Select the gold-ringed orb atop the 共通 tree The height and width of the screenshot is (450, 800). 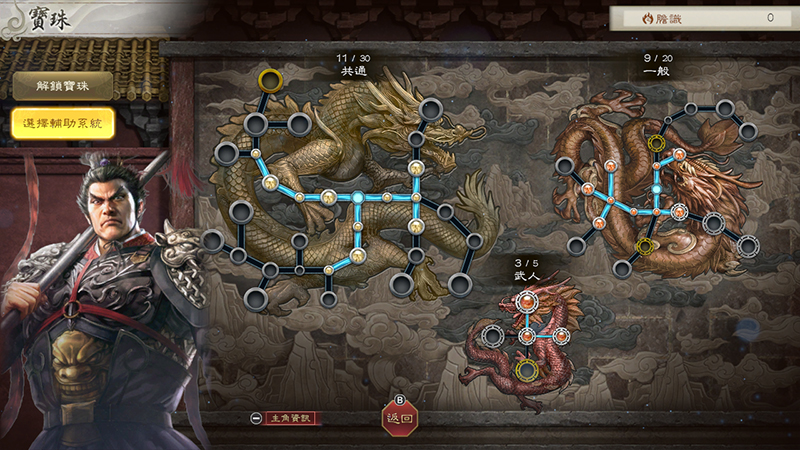pos(269,79)
